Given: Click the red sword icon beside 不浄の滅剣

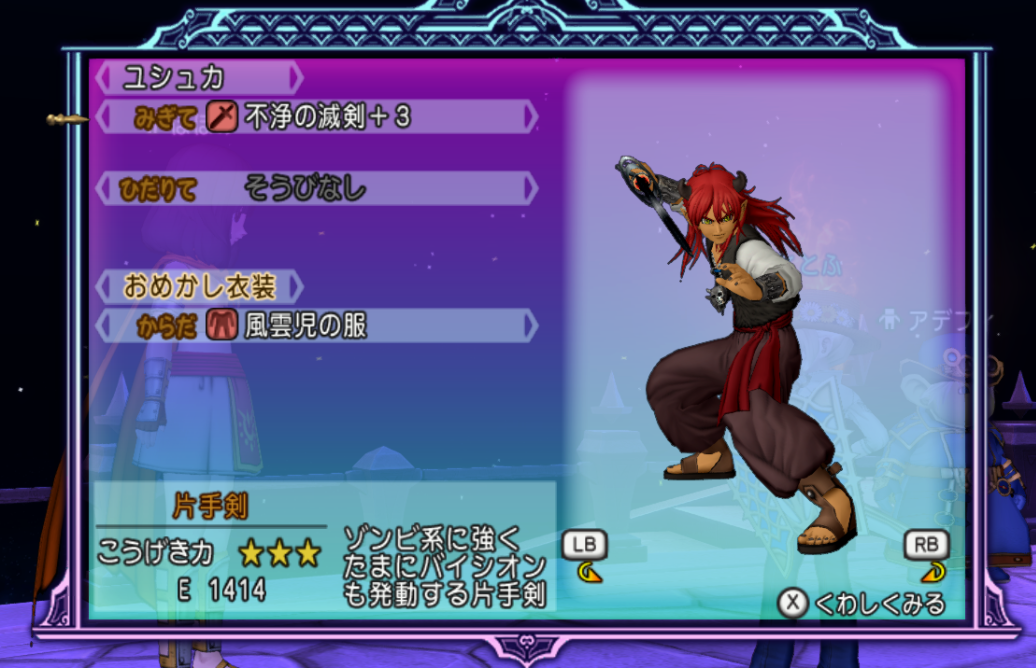Looking at the screenshot, I should tap(222, 117).
